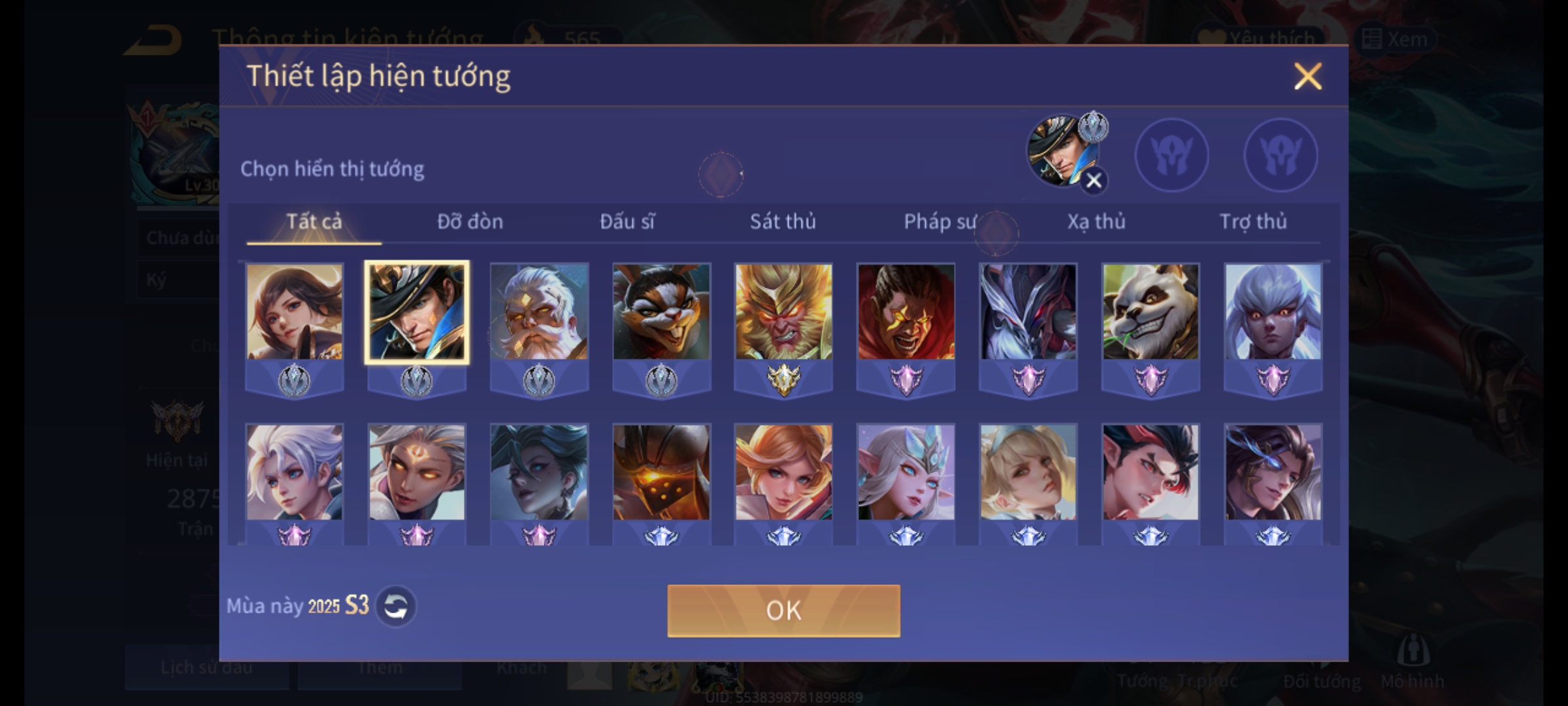Show the Đấu sĩ hero category

tap(627, 222)
